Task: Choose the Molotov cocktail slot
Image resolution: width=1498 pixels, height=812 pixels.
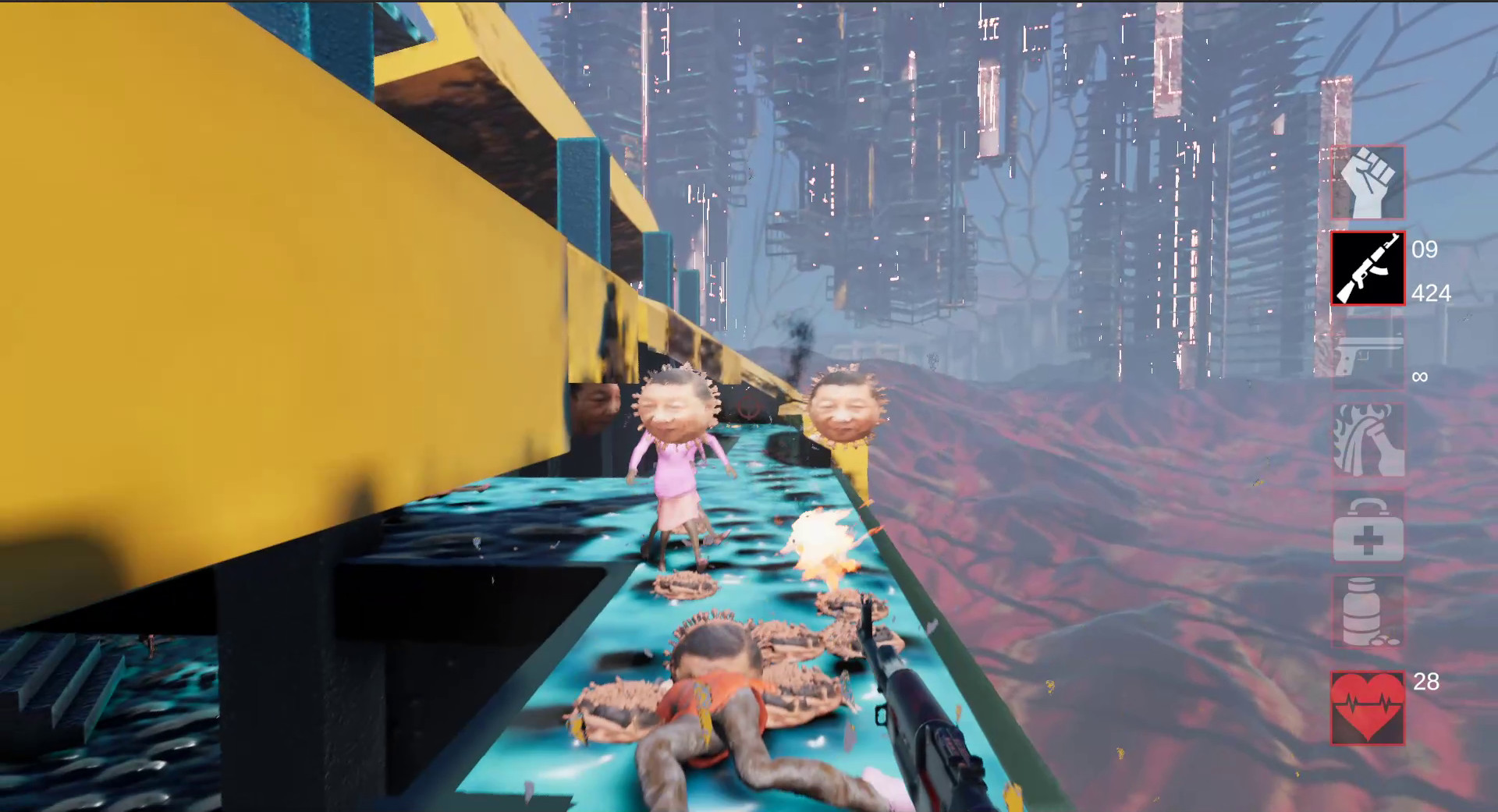Action: 1367,441
